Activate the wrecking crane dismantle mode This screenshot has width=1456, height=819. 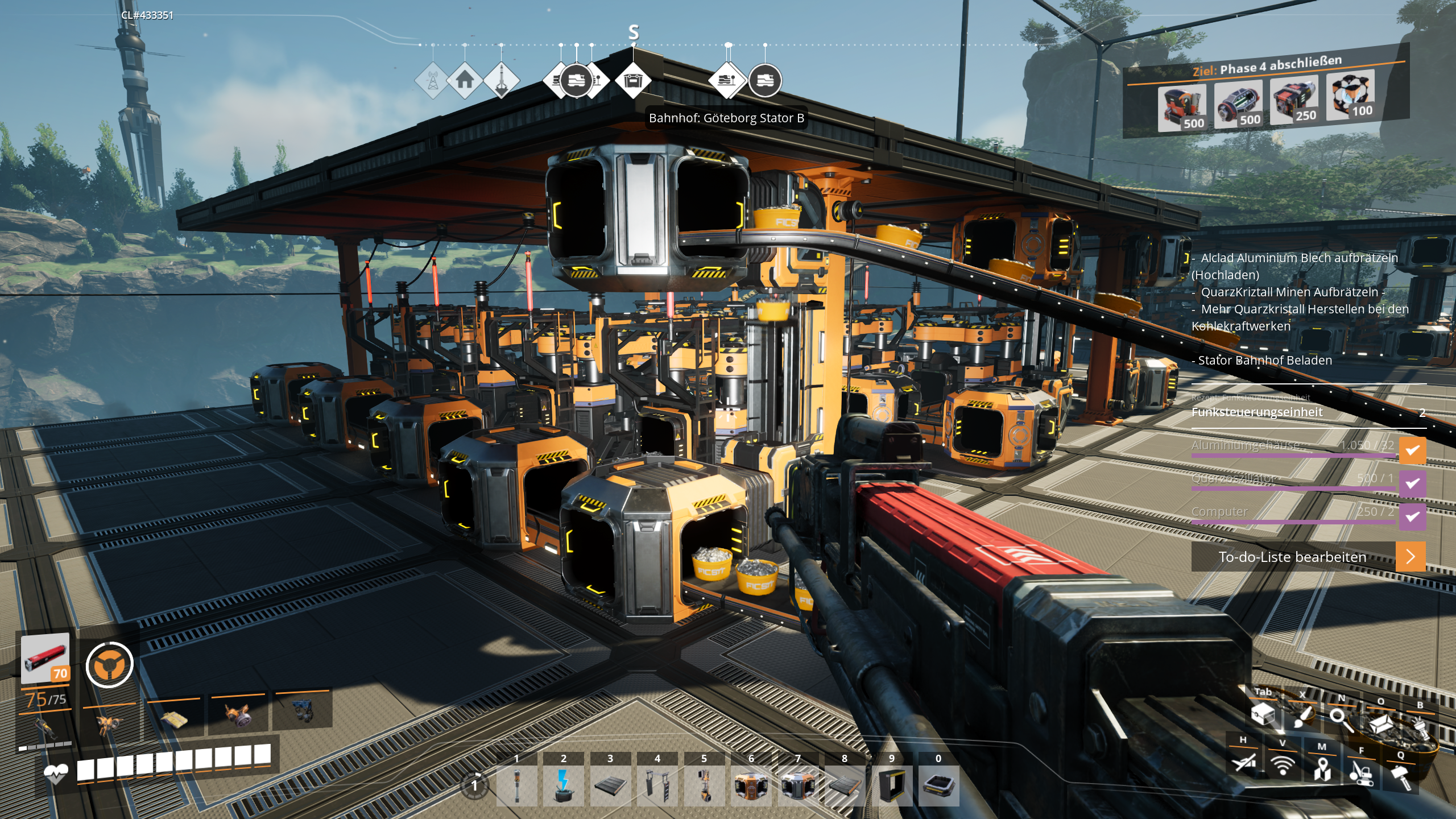click(x=1361, y=773)
